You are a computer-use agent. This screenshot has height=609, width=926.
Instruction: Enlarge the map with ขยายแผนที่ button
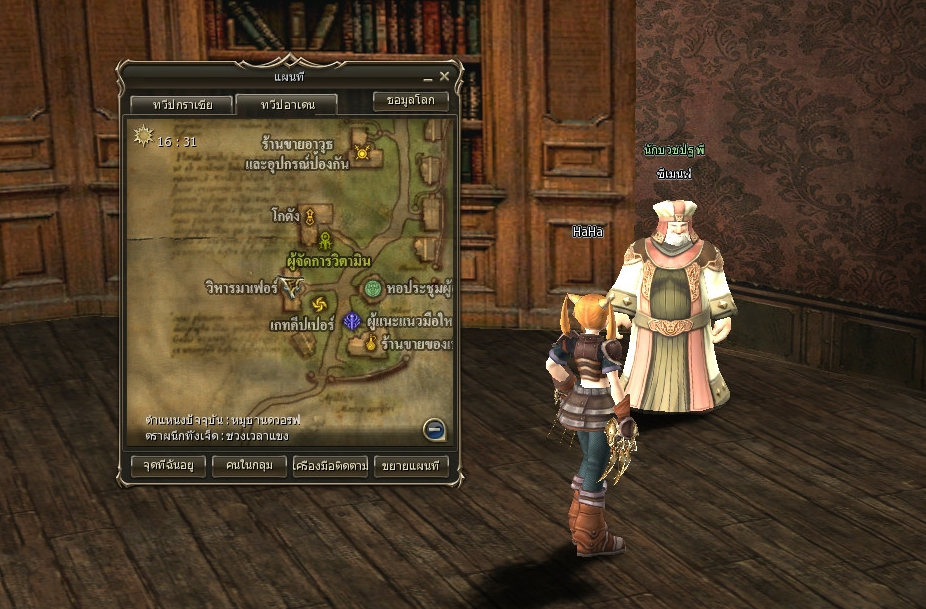411,465
